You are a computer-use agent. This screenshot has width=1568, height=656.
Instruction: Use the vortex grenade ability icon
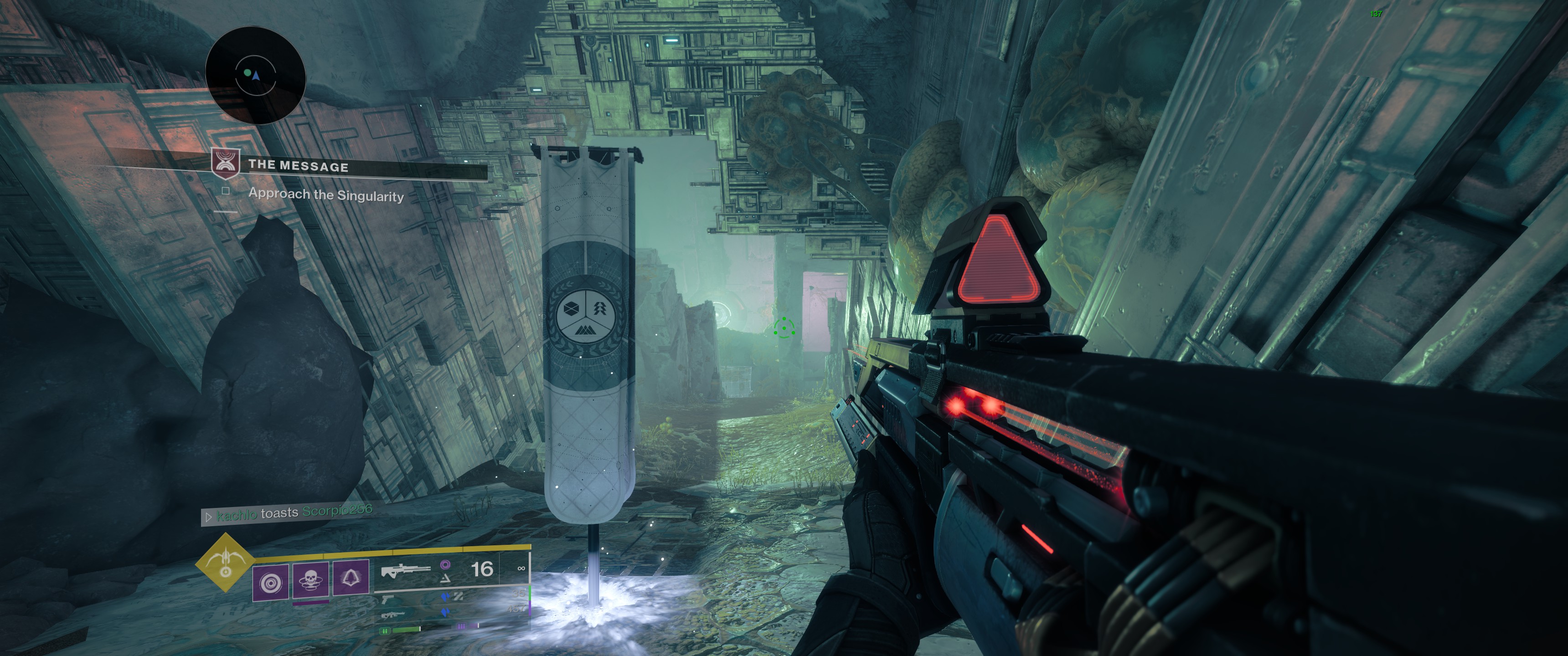point(270,582)
